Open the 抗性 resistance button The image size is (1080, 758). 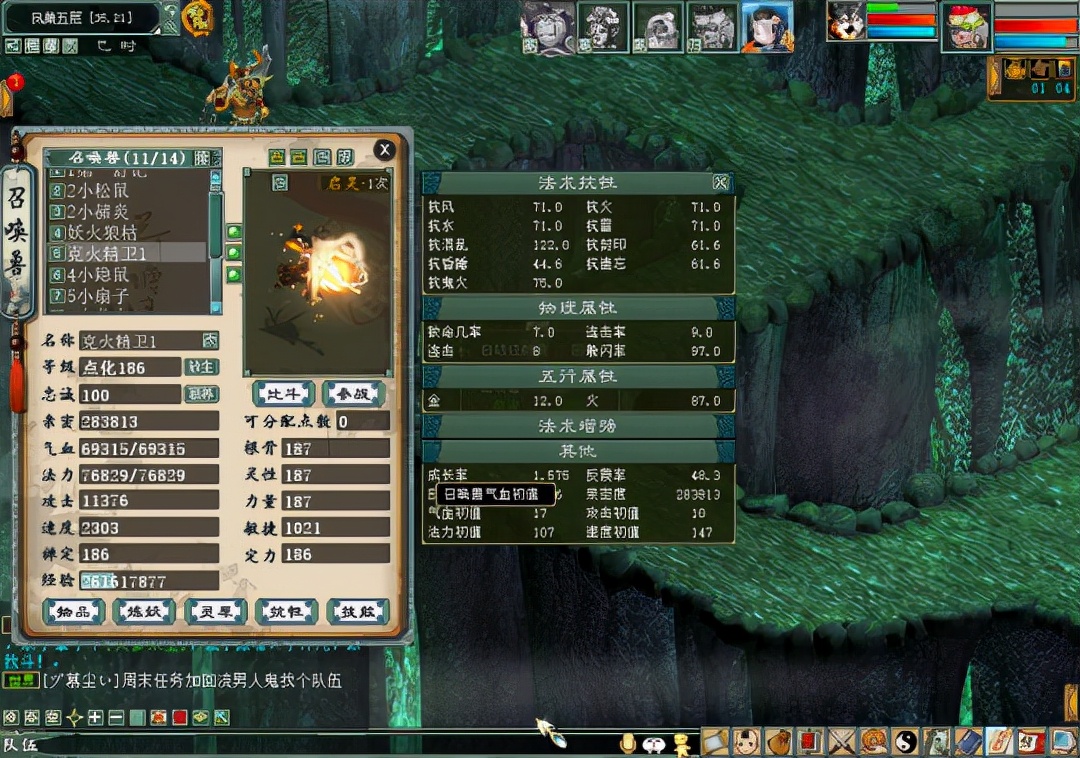286,611
